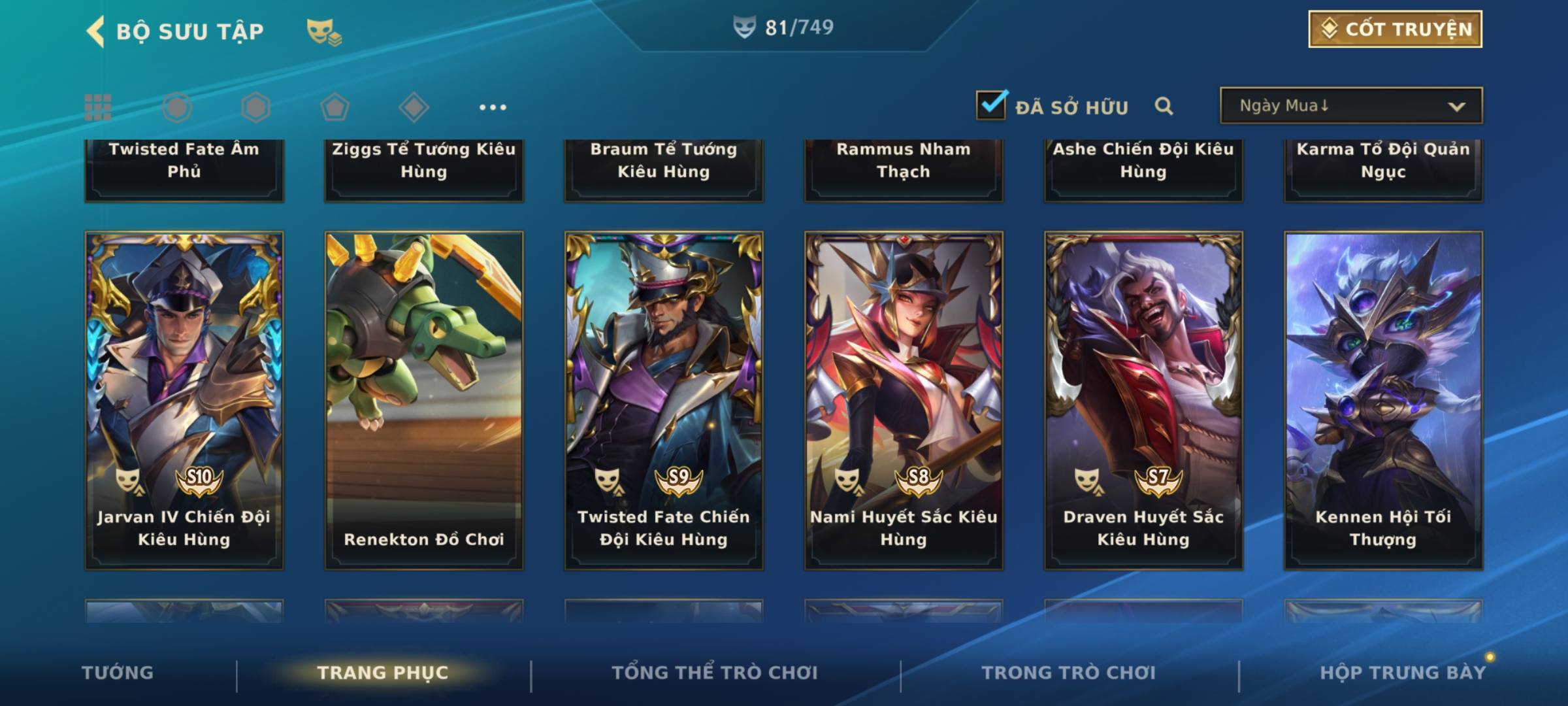View Nami Huyết Sắc Kiêu Hùng skin
Viewport: 1568px width, 706px height.
pyautogui.click(x=904, y=400)
